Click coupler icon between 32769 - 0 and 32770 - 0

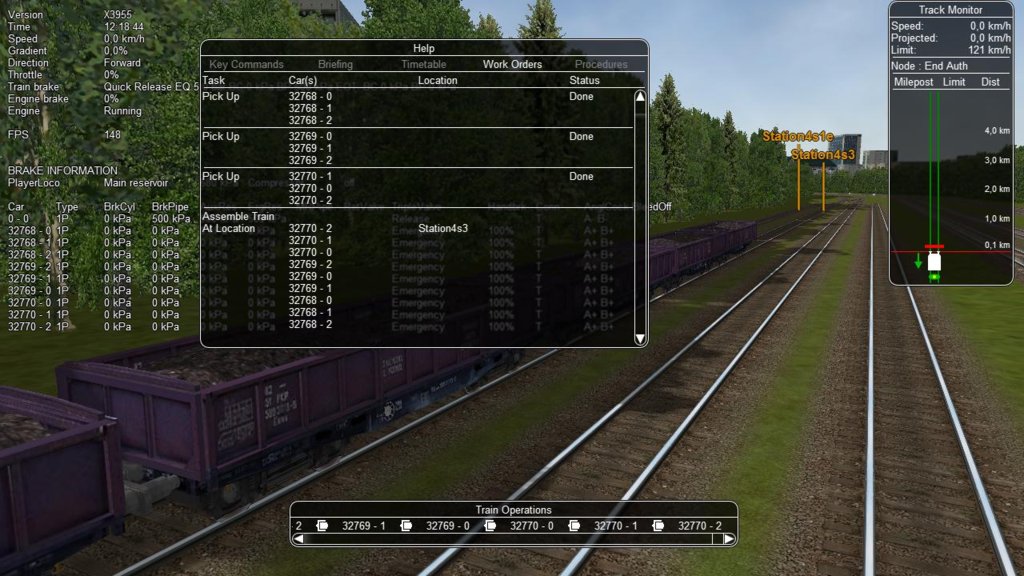pyautogui.click(x=490, y=525)
